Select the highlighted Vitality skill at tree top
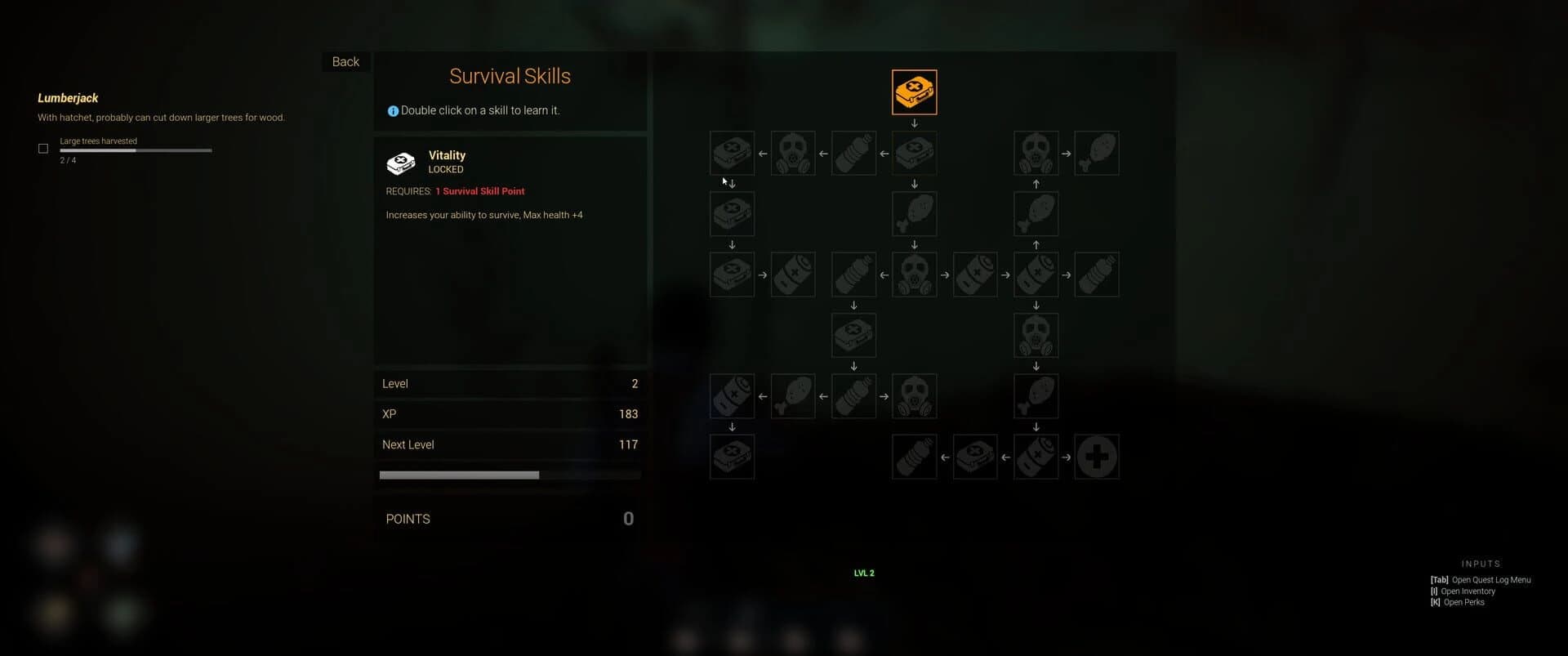The image size is (1568, 656). (x=914, y=91)
